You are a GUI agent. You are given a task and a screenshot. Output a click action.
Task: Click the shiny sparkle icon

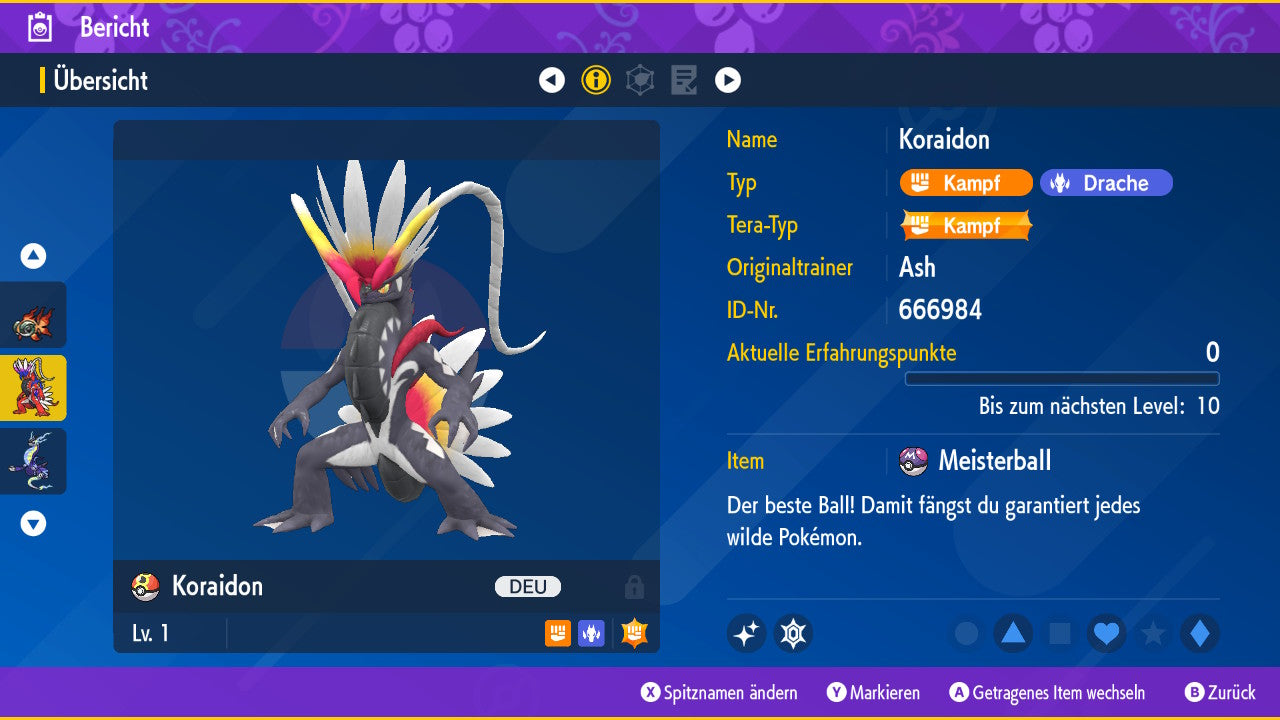click(x=746, y=634)
